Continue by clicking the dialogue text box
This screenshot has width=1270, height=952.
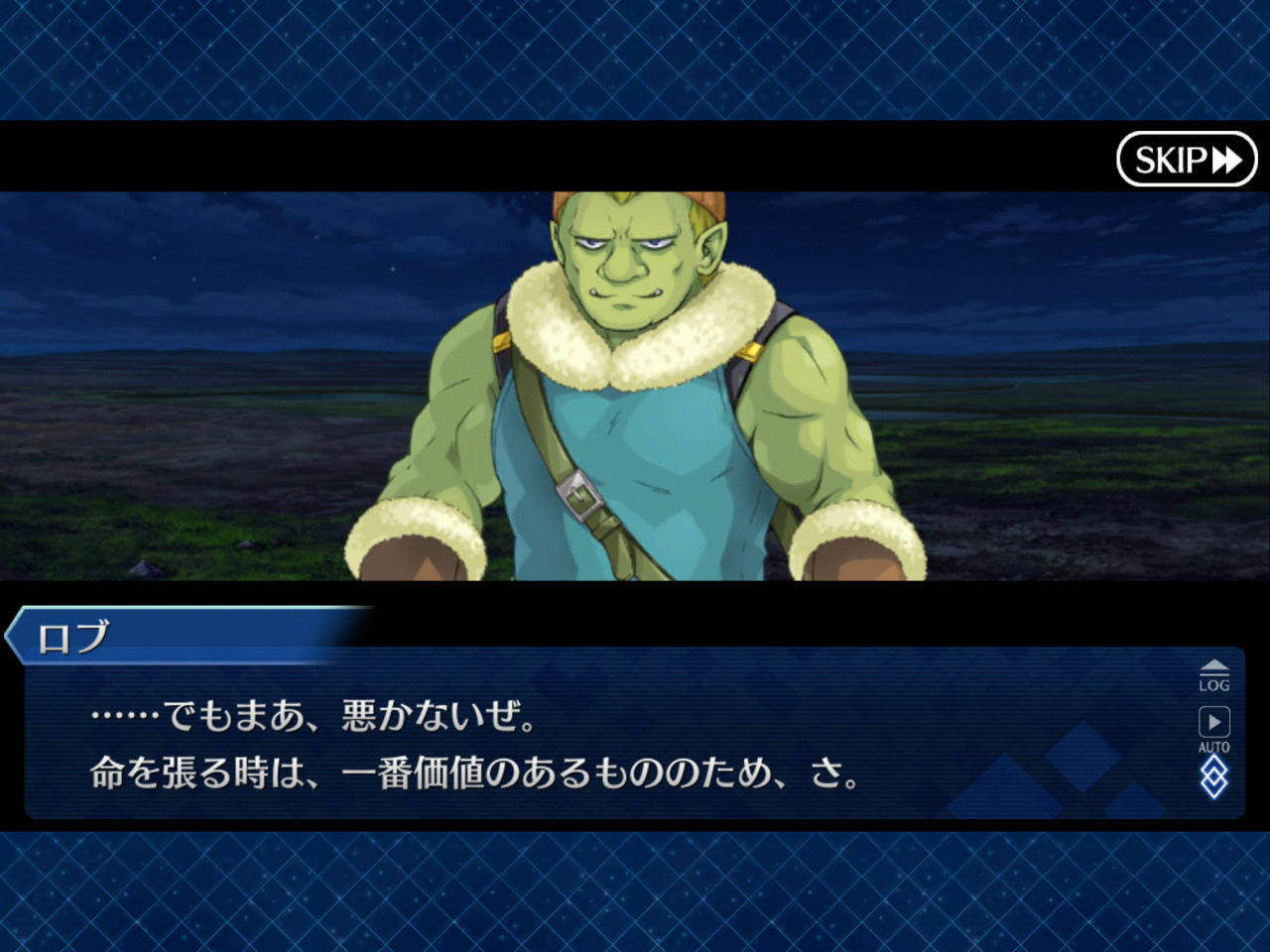tap(595, 744)
